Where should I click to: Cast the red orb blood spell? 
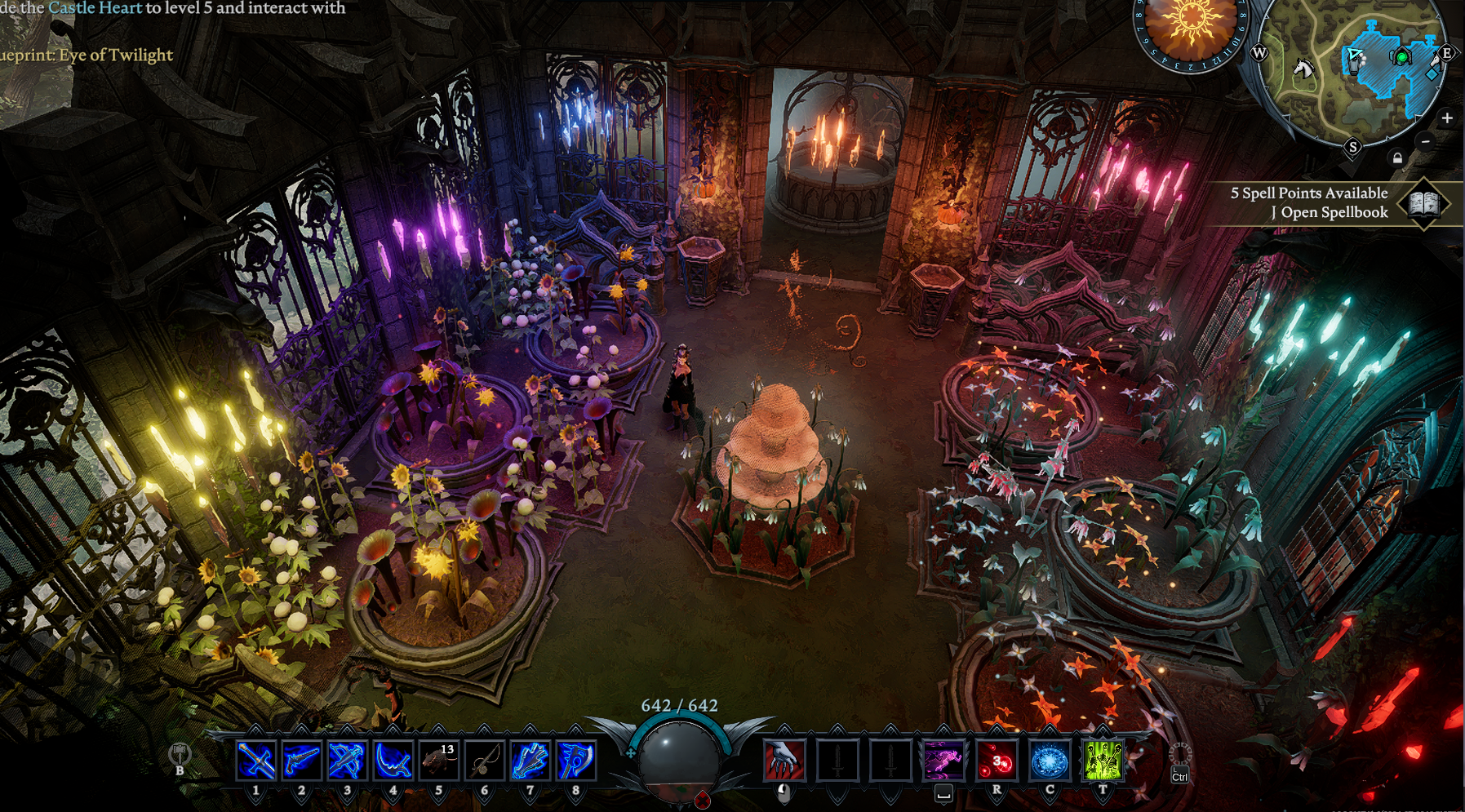point(997,761)
